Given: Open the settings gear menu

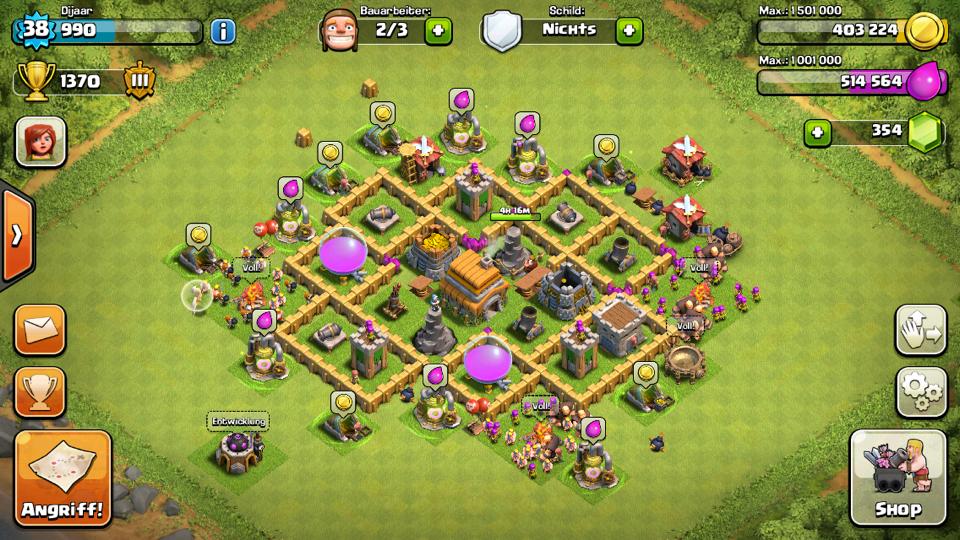Looking at the screenshot, I should 919,391.
